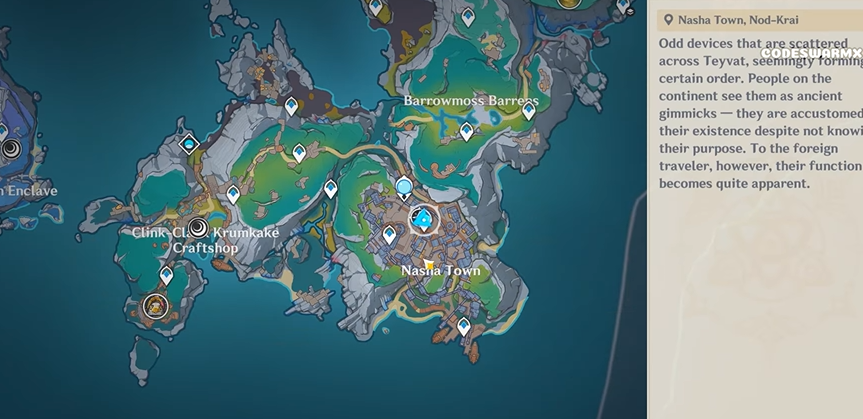
Task: Open the diamond-shaped domain marker
Action: (189, 144)
